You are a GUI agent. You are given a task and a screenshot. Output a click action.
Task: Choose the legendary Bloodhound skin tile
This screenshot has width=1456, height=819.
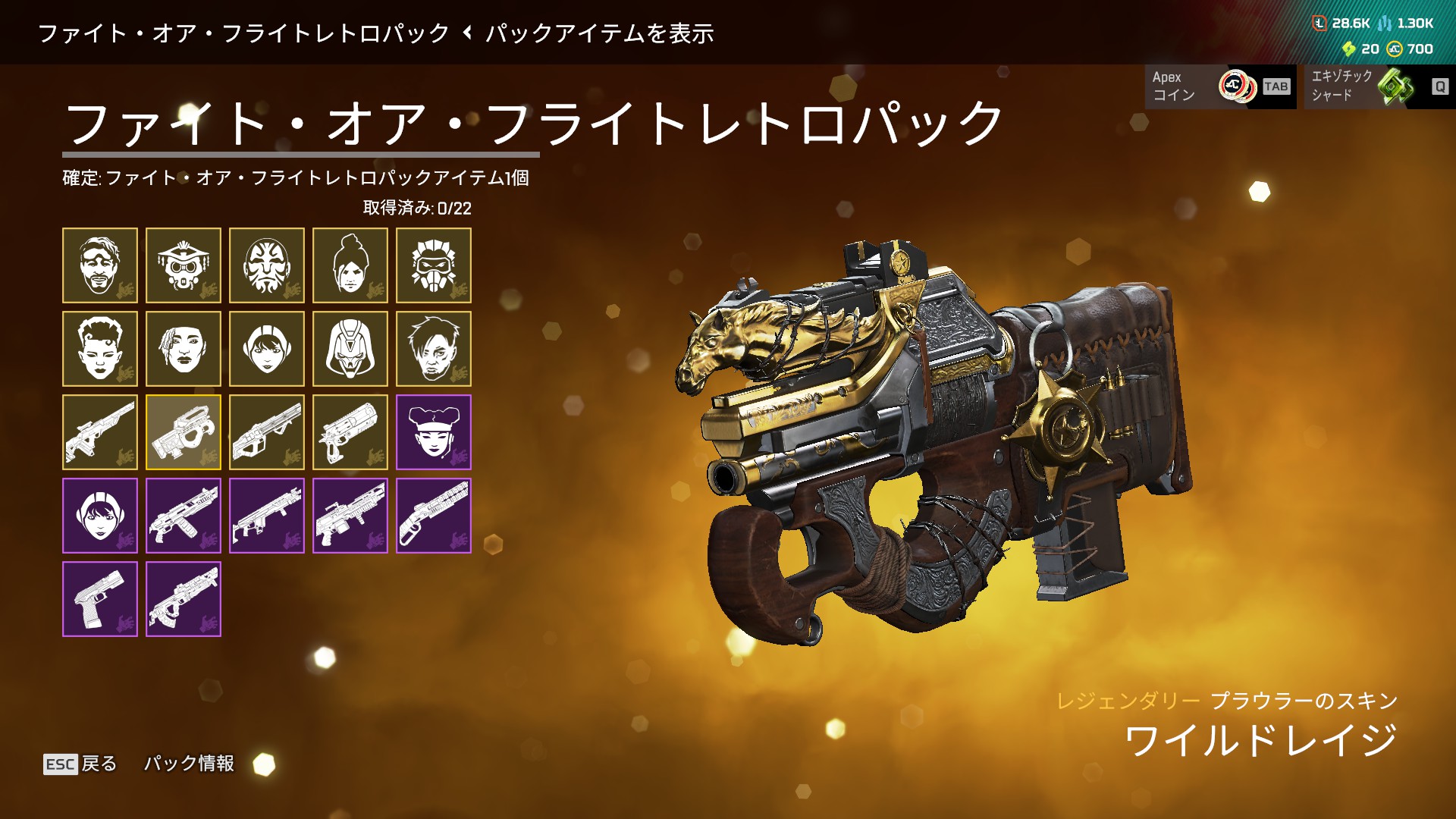(x=184, y=265)
